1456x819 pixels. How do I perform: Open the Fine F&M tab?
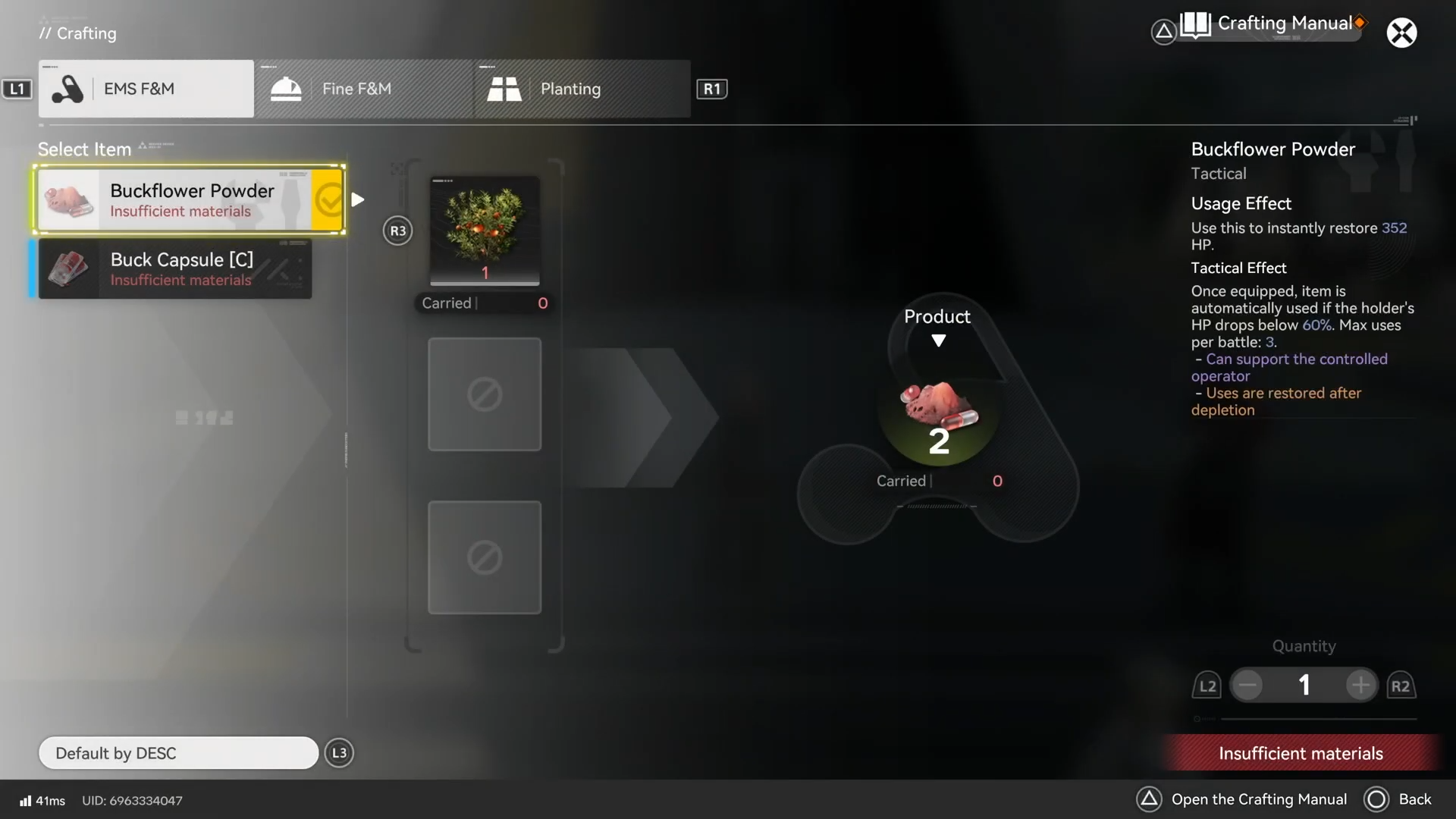(x=364, y=89)
